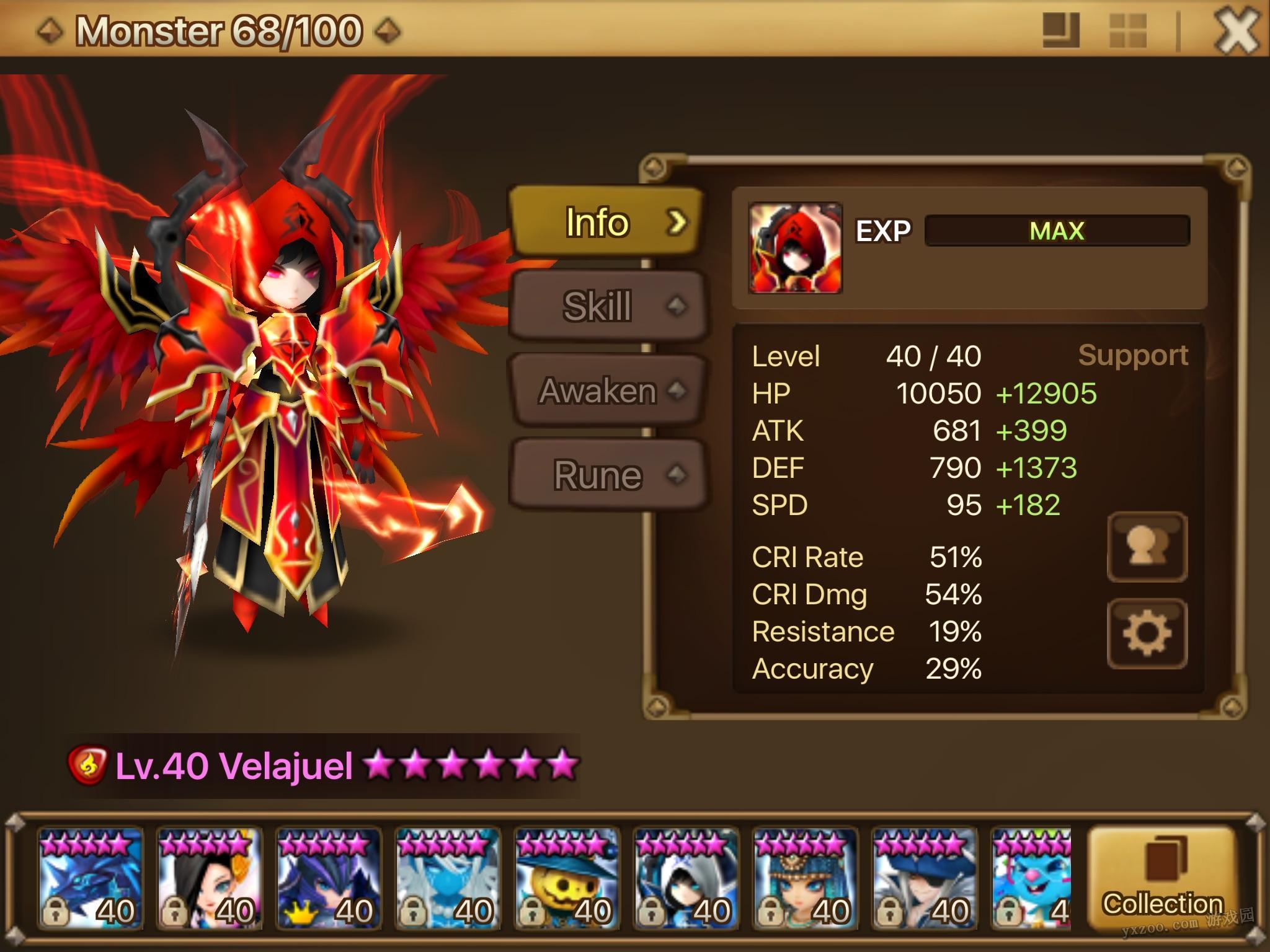The image size is (1270, 952).
Task: Click the two-silhouette monster button
Action: pyautogui.click(x=1147, y=548)
